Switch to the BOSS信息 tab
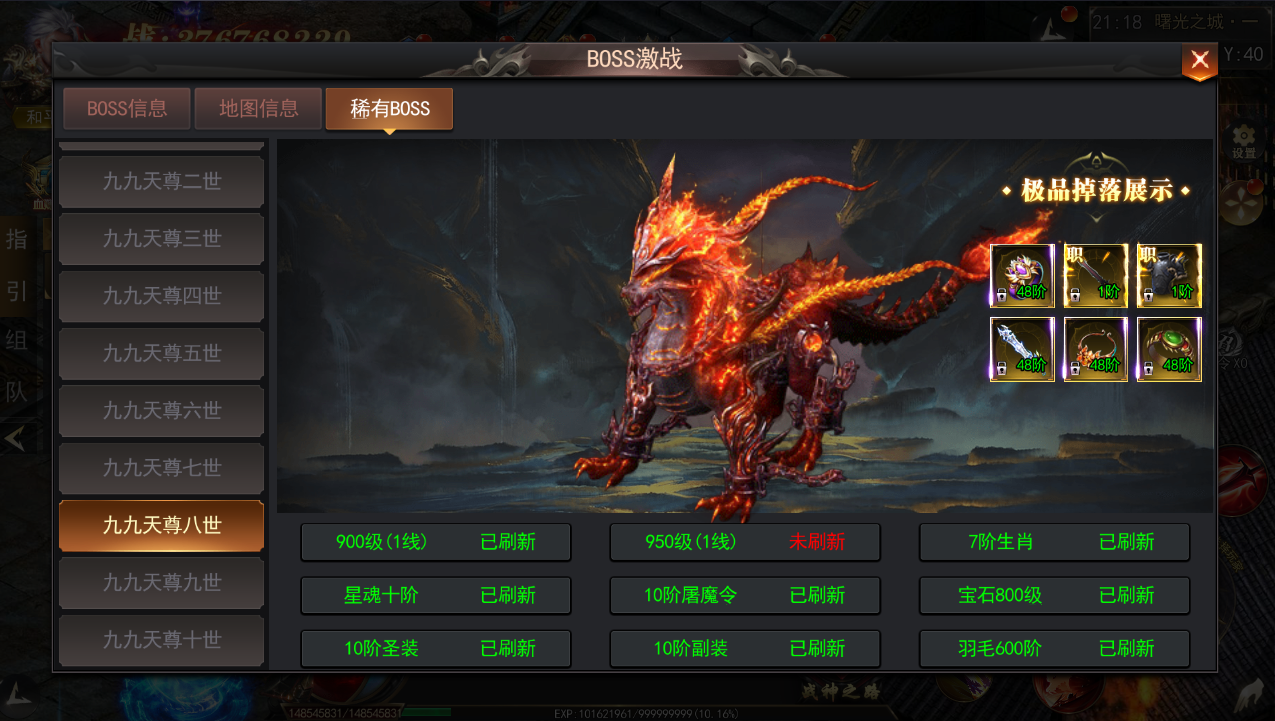The height and width of the screenshot is (721, 1275). 127,108
